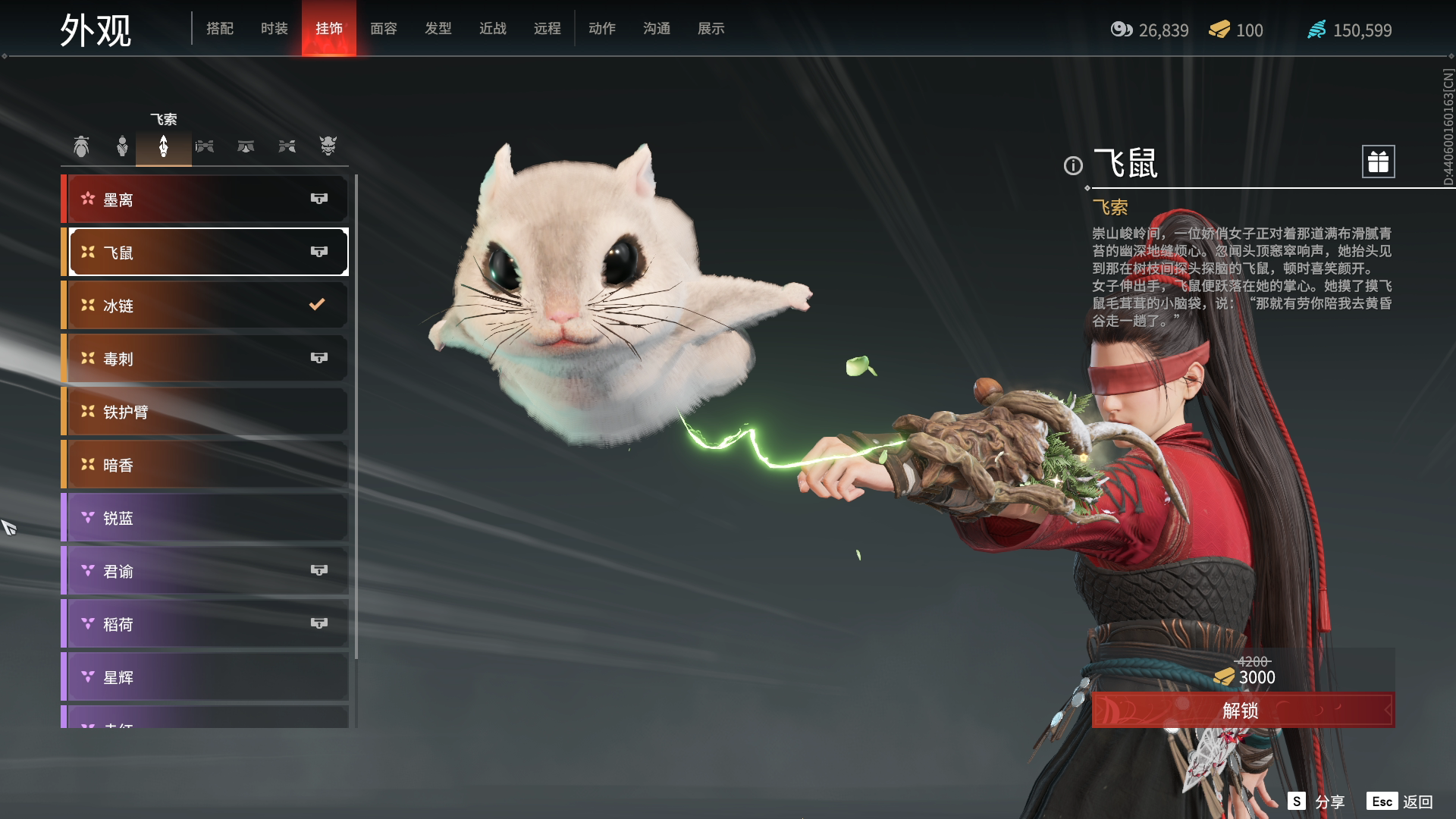Screen dimensions: 1456x819
Task: Select the 锐蓝 skin row
Action: [206, 518]
